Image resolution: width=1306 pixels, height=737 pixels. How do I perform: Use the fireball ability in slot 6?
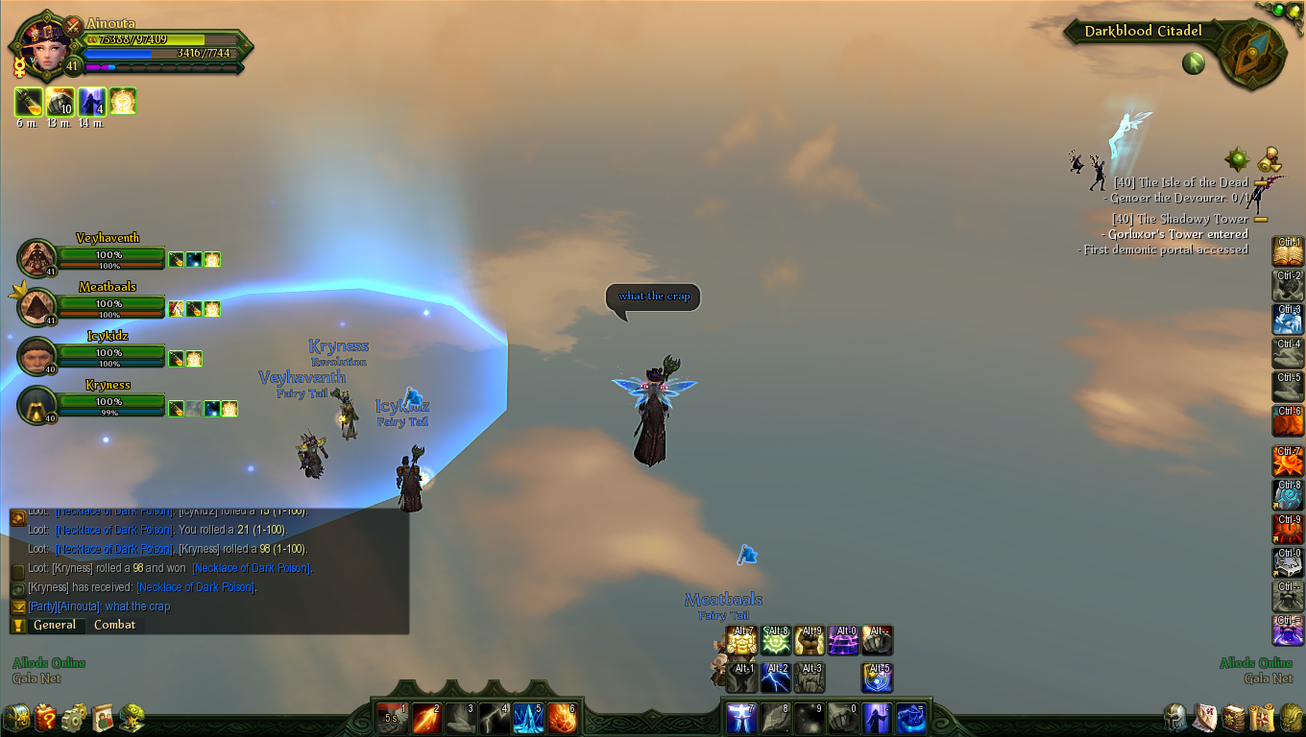coord(562,717)
